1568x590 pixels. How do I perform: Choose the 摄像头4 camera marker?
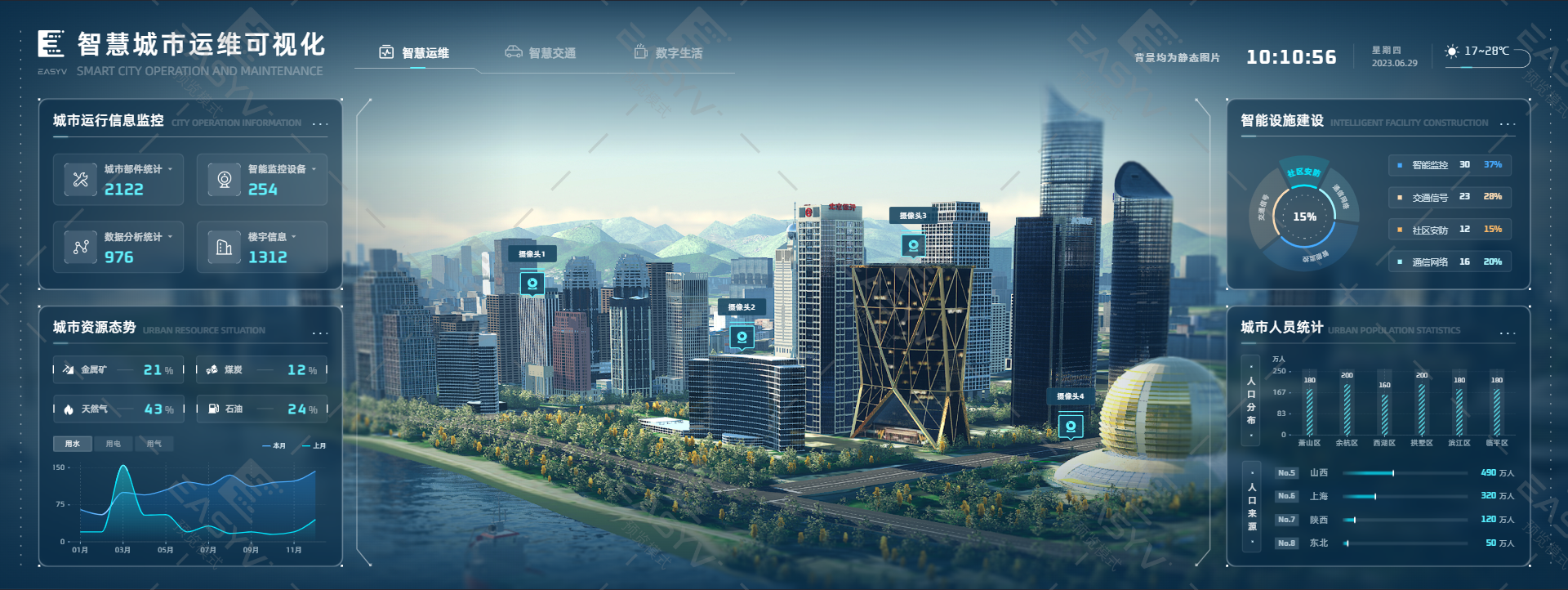tap(1071, 426)
